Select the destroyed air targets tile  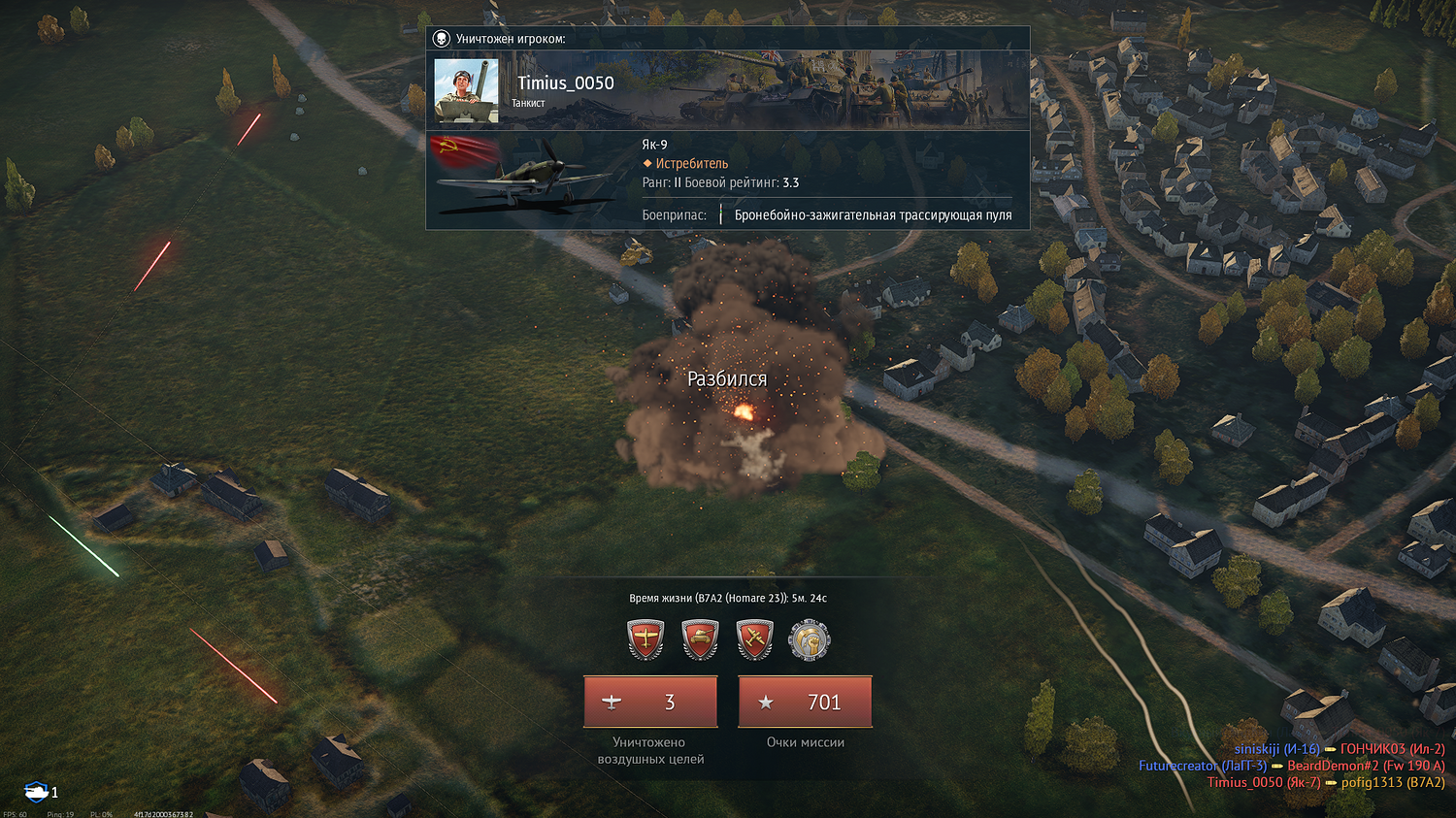pos(650,702)
